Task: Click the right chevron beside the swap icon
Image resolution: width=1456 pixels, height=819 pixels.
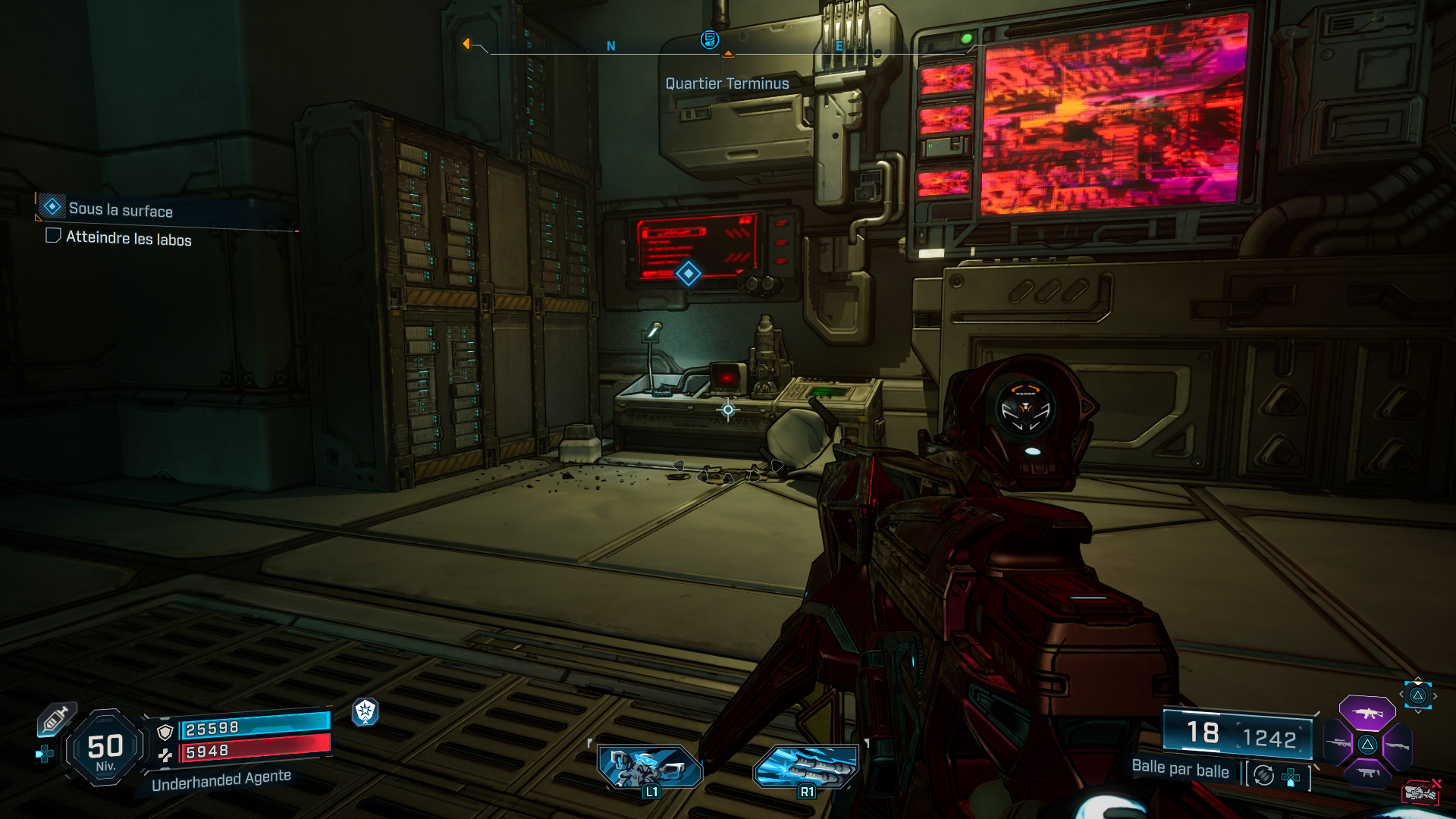Action: 1436,695
